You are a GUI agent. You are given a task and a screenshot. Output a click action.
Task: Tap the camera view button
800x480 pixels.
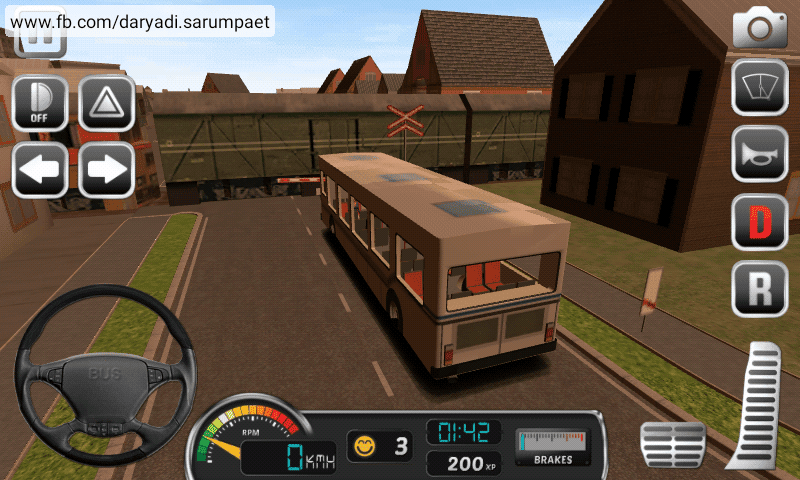pyautogui.click(x=760, y=28)
